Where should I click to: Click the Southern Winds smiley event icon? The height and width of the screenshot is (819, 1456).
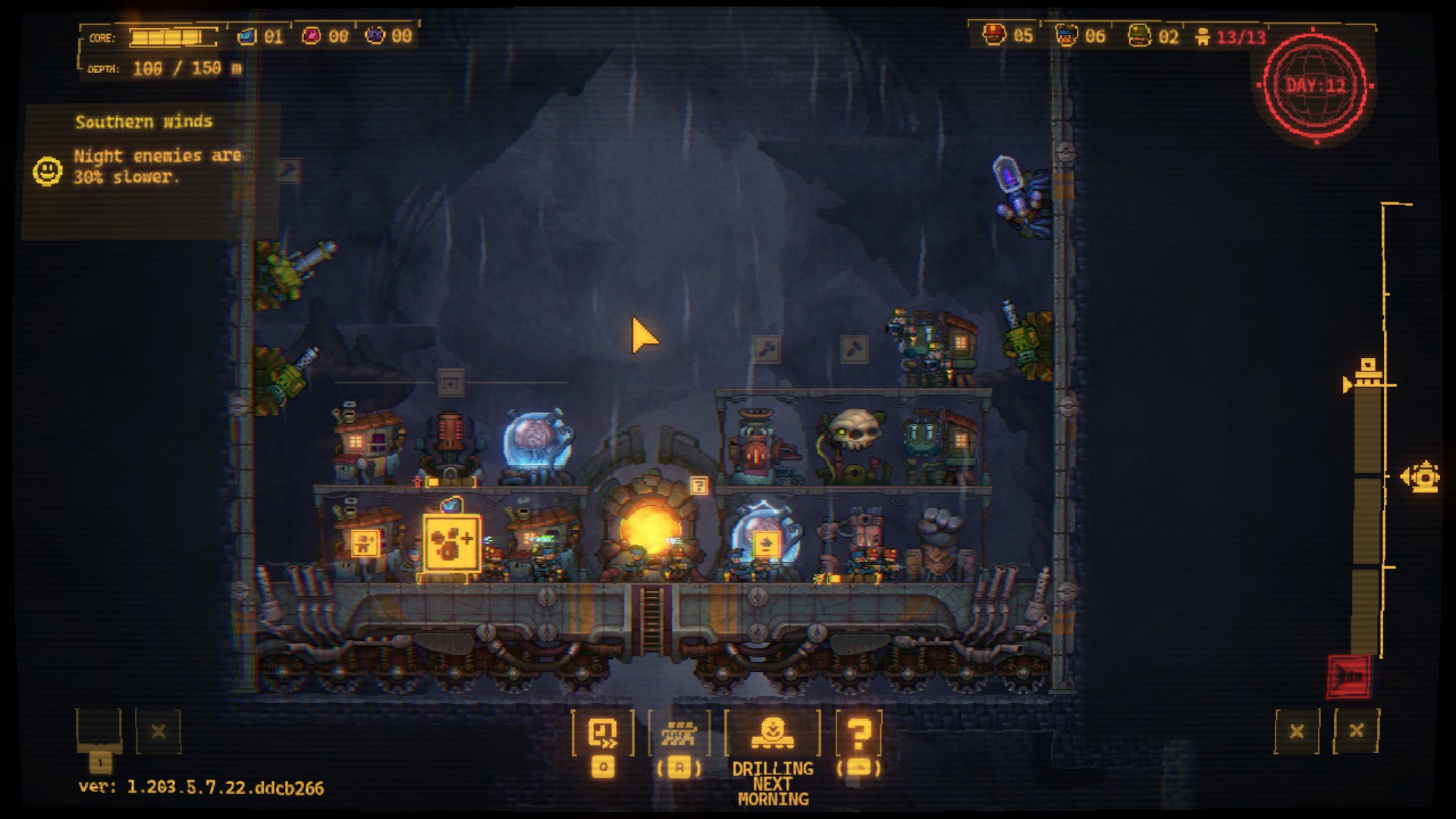47,171
